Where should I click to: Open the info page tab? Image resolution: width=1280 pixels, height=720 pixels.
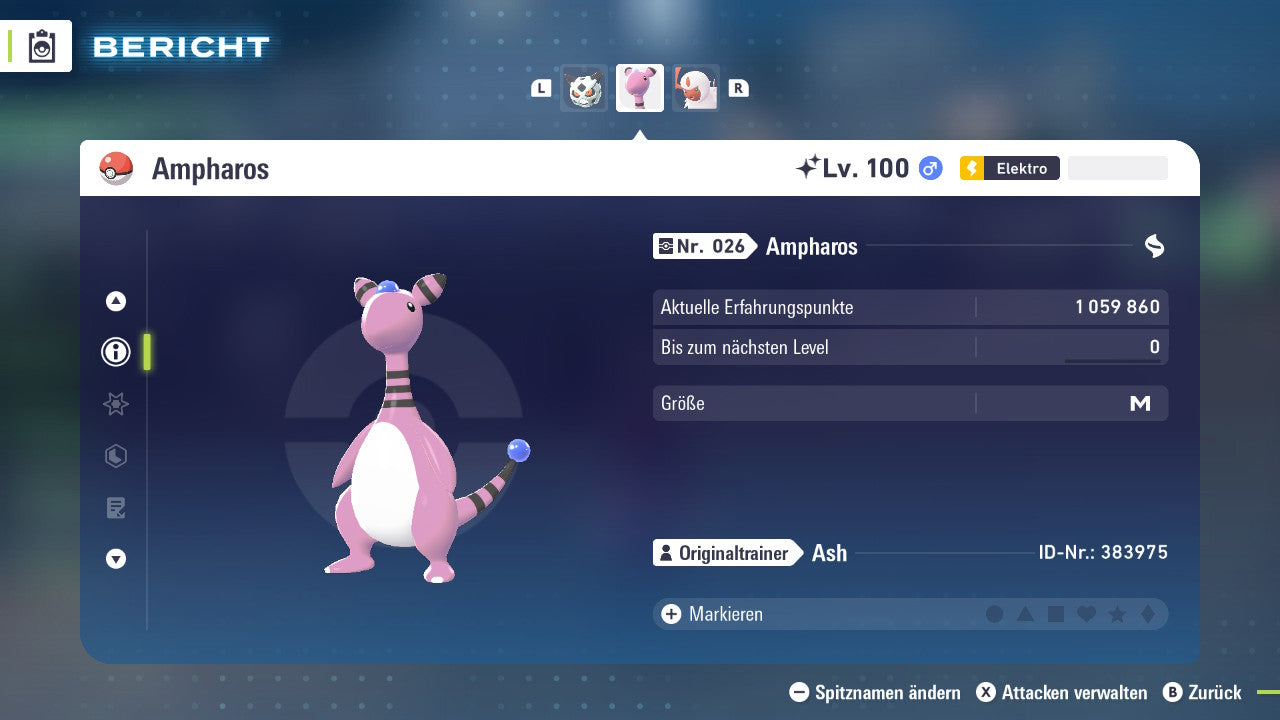click(x=116, y=352)
